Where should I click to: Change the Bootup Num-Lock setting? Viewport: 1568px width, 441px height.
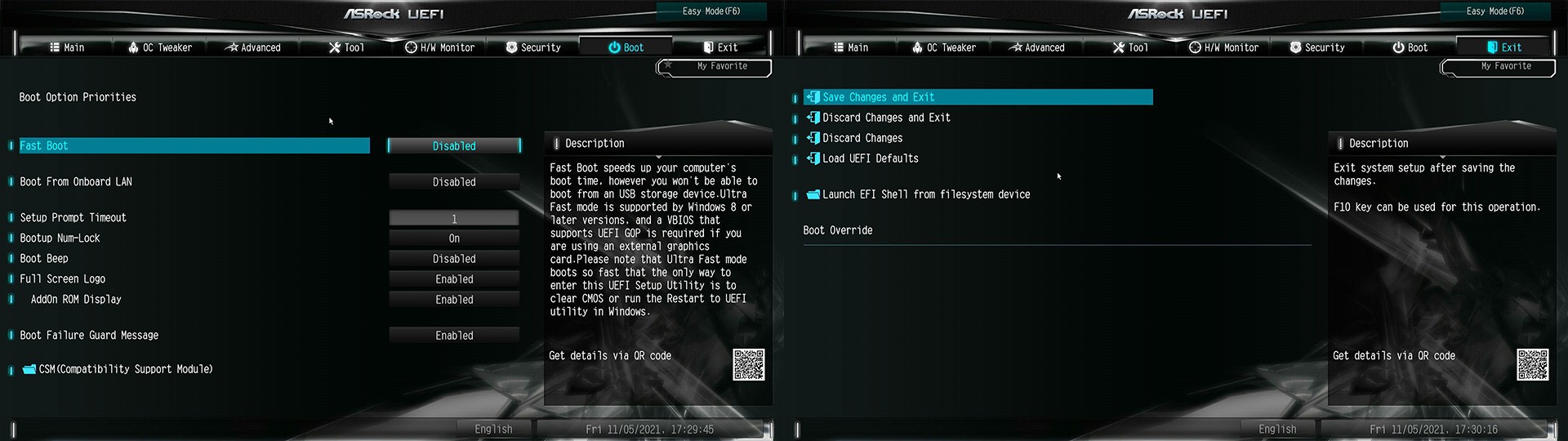(x=454, y=238)
